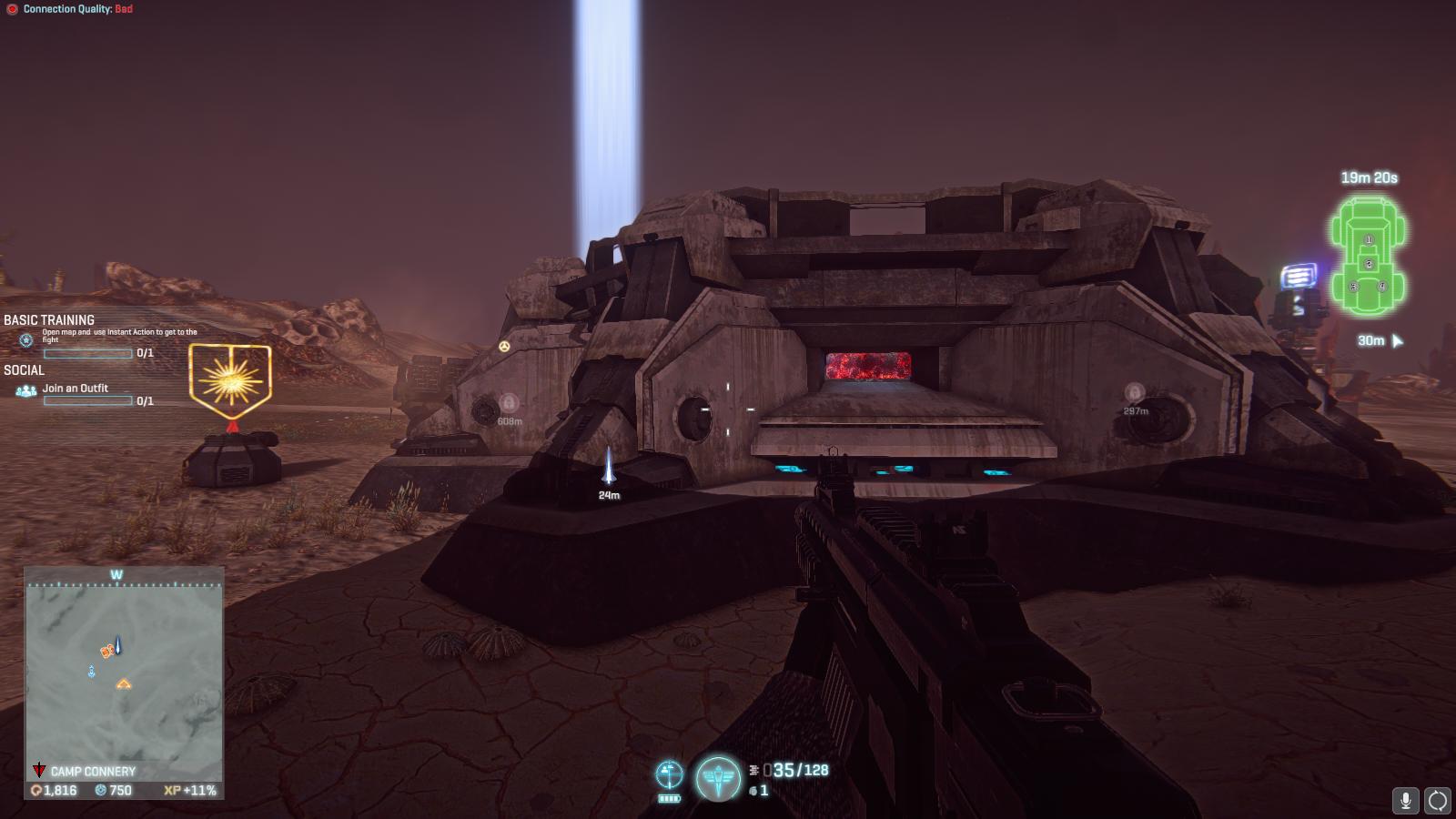1456x819 pixels.
Task: Click the Connection Quality indicator
Action: click(x=70, y=9)
